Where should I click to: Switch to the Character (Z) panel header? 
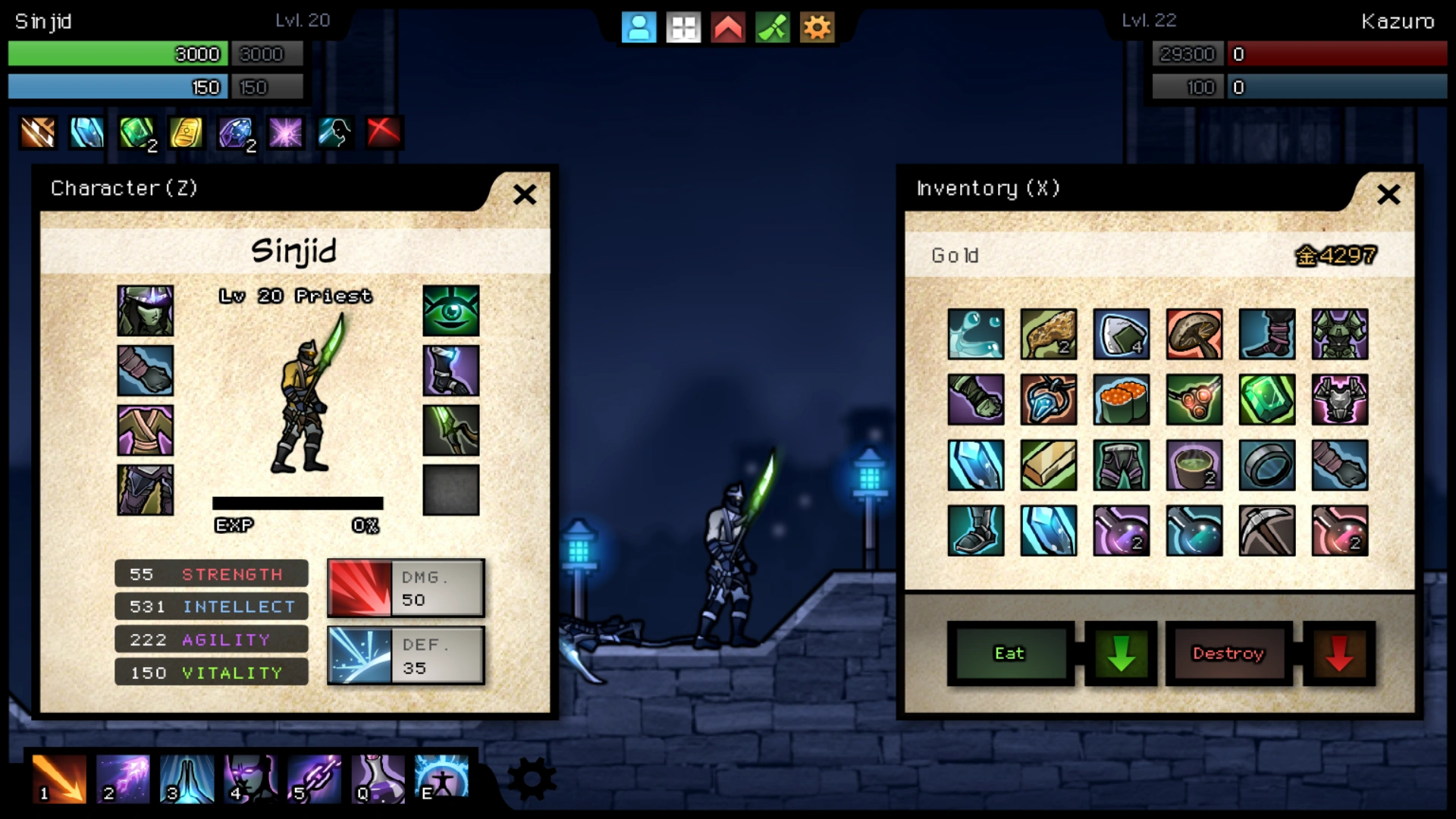click(123, 188)
